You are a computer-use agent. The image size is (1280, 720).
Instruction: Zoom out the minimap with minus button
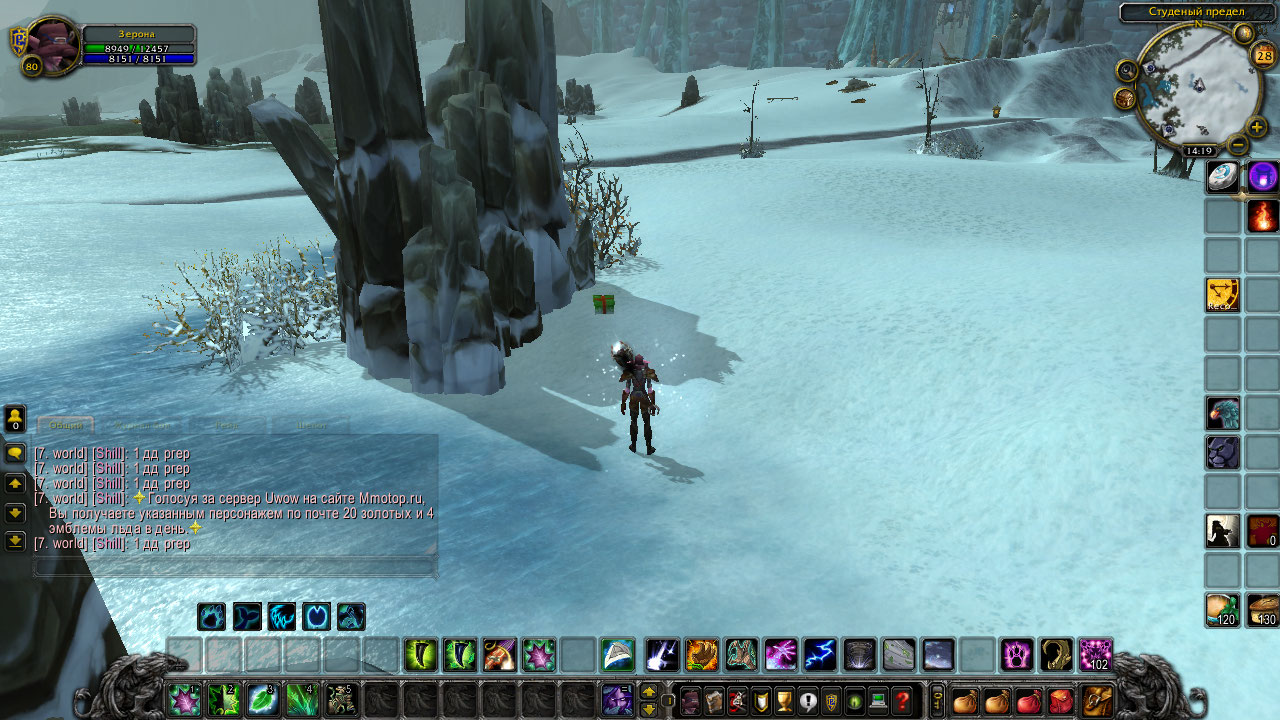[x=1238, y=145]
